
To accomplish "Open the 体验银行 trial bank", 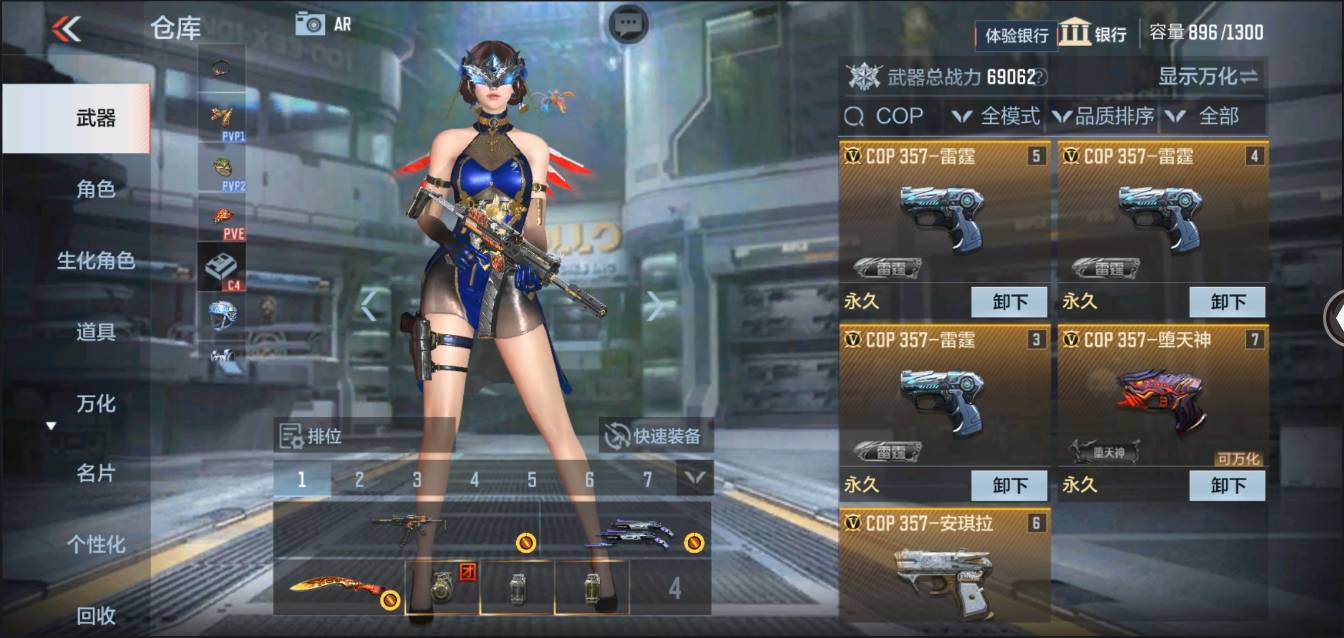I will coord(1016,35).
